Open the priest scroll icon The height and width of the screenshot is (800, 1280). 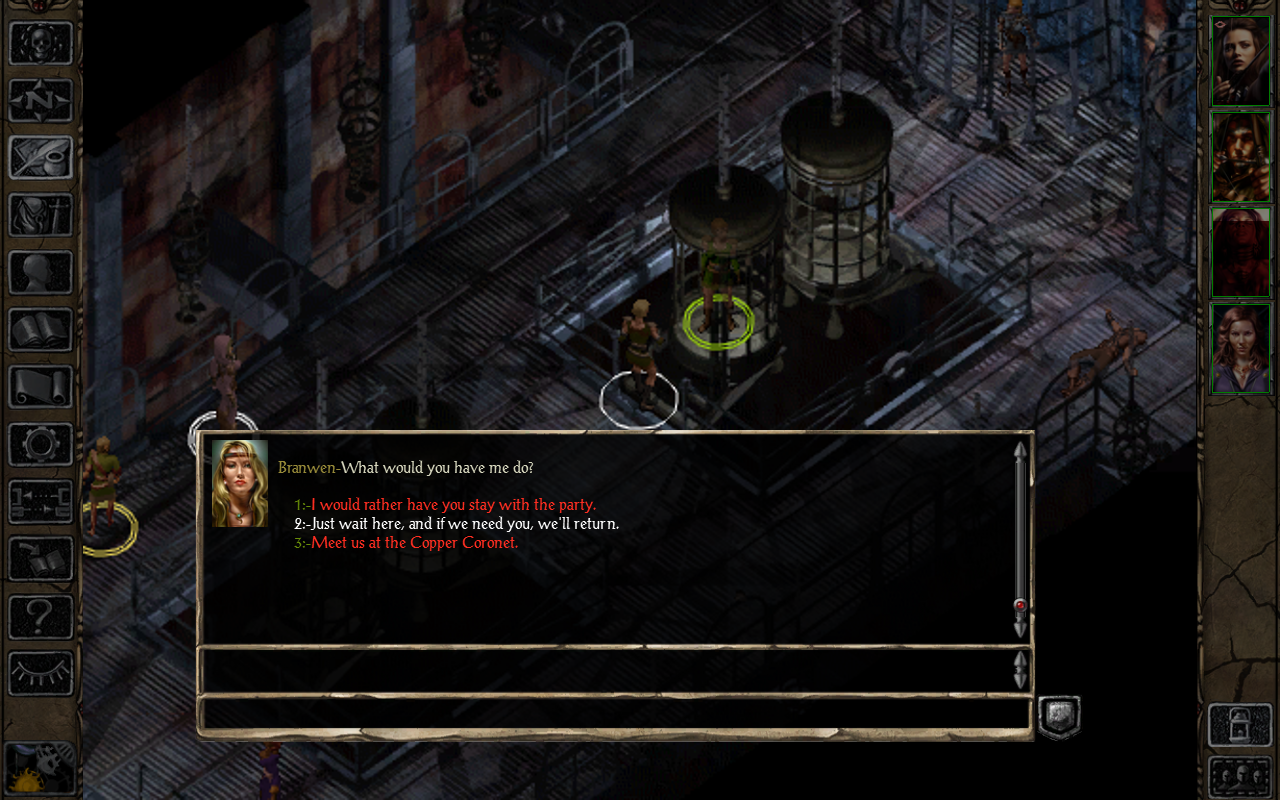coord(41,387)
